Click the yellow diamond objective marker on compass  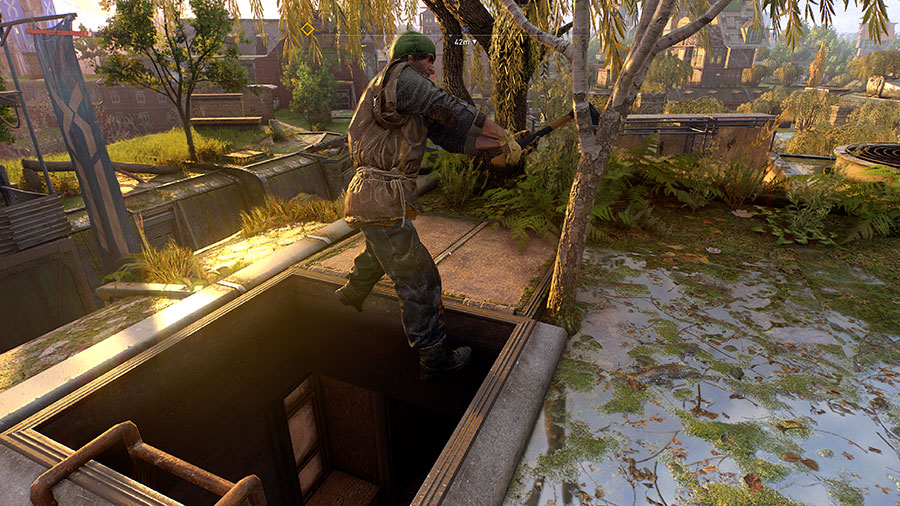tap(308, 29)
